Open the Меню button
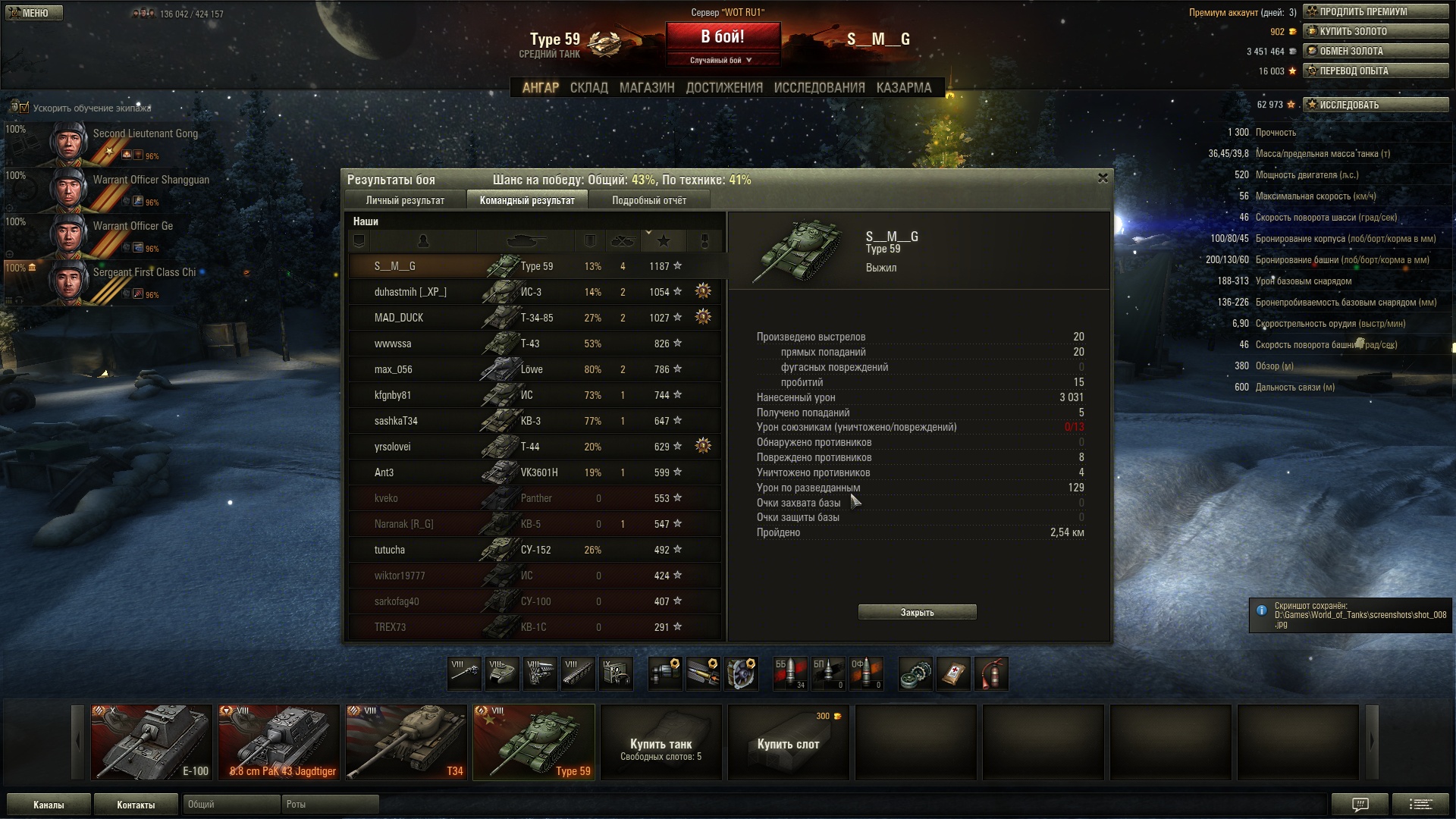The image size is (1456, 819). pyautogui.click(x=34, y=13)
